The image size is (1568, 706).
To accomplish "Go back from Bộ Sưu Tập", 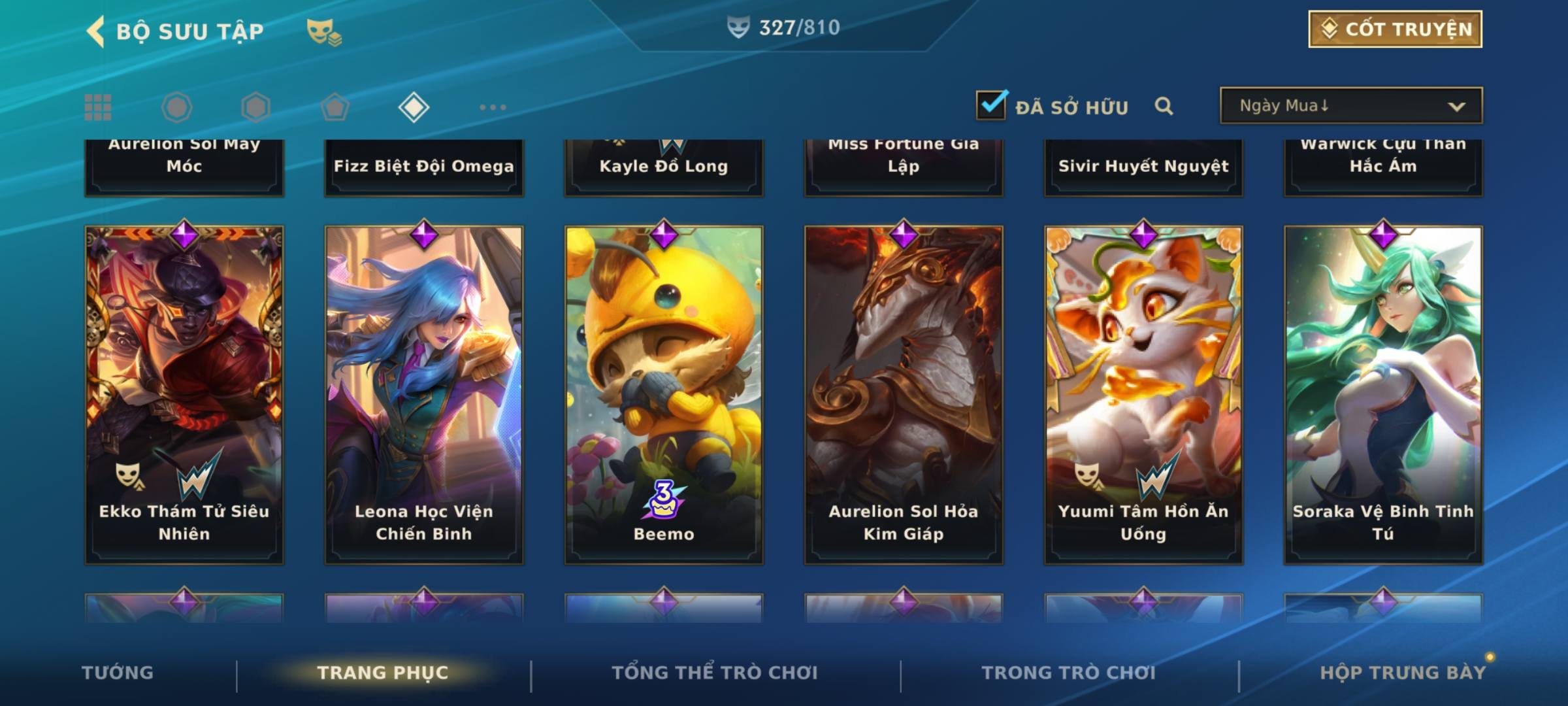I will (x=96, y=31).
